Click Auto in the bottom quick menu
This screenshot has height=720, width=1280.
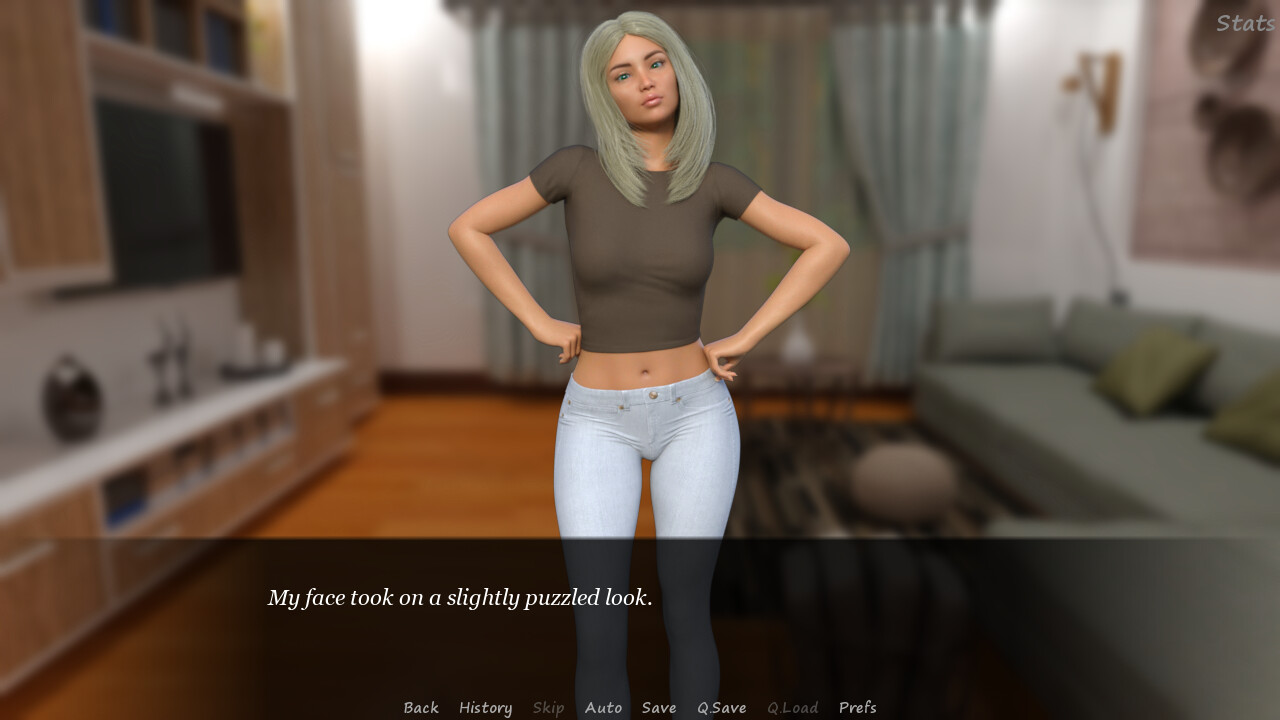tap(603, 707)
